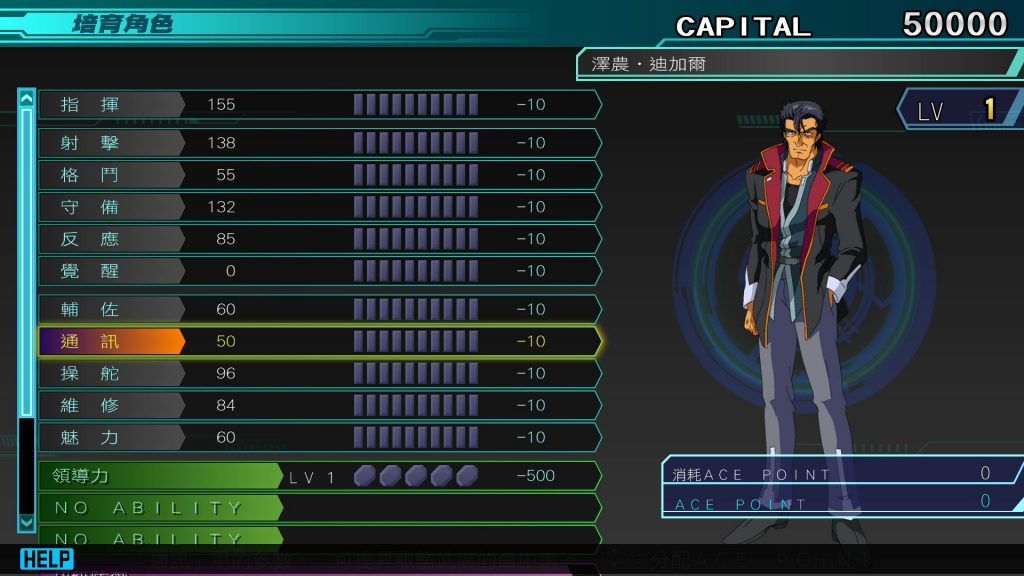Select the 輔佐 stat row

318,309
